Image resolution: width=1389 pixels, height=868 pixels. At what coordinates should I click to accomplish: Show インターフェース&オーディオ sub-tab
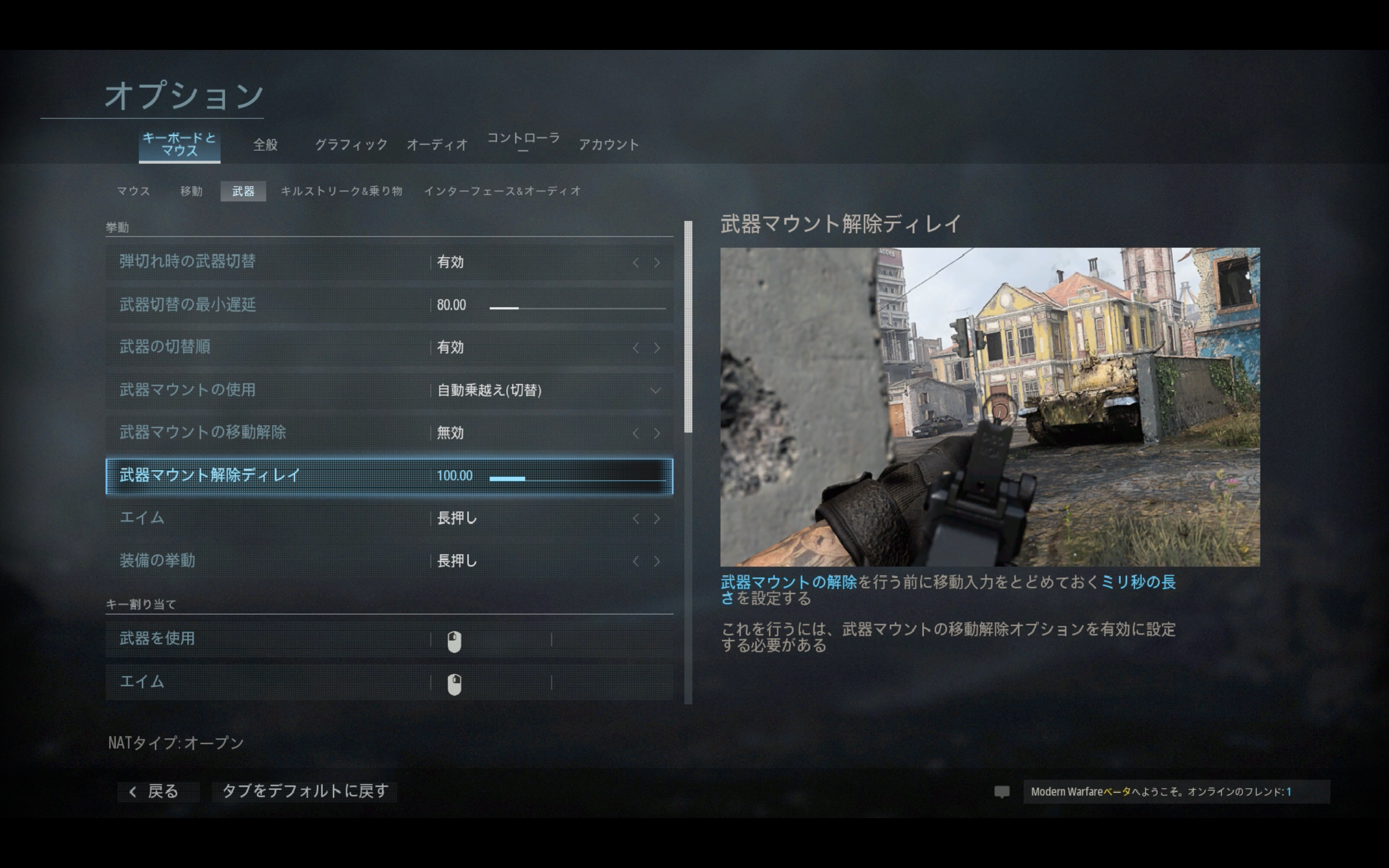[502, 191]
